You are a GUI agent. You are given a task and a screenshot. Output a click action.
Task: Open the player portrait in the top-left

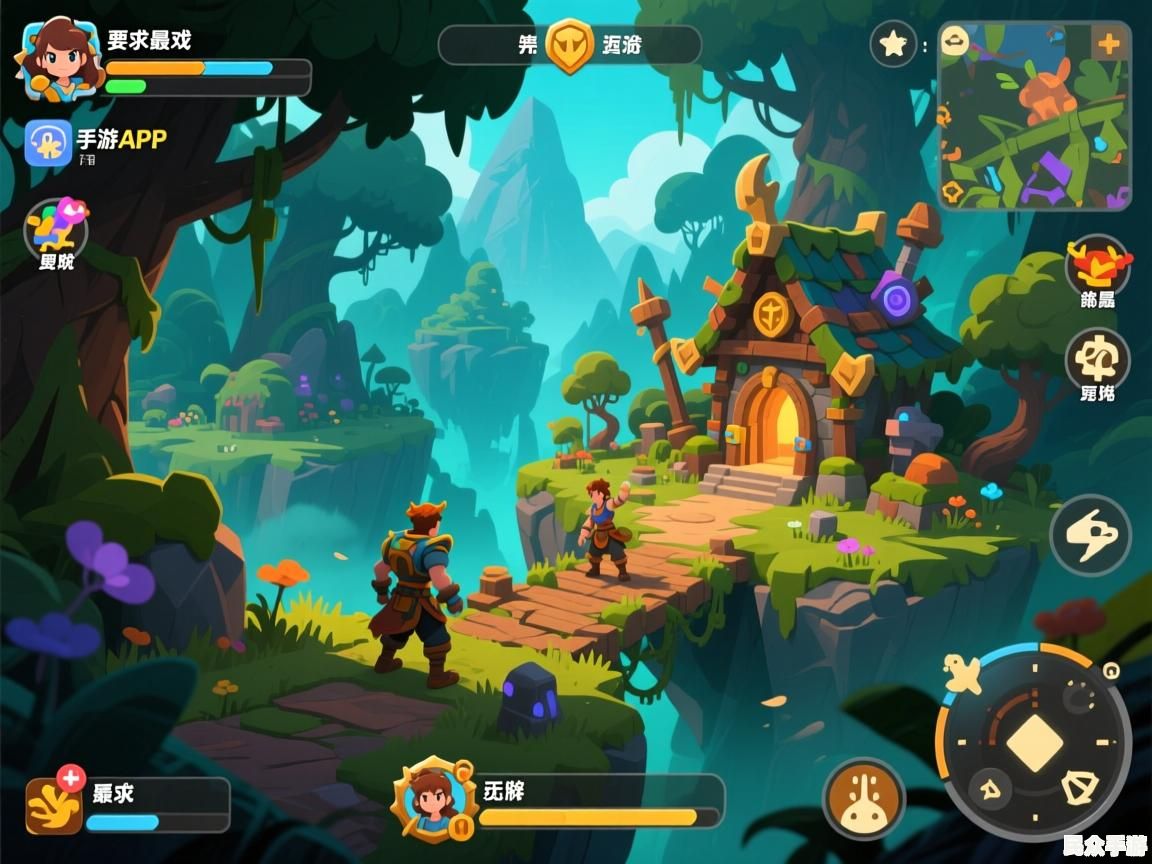click(59, 57)
